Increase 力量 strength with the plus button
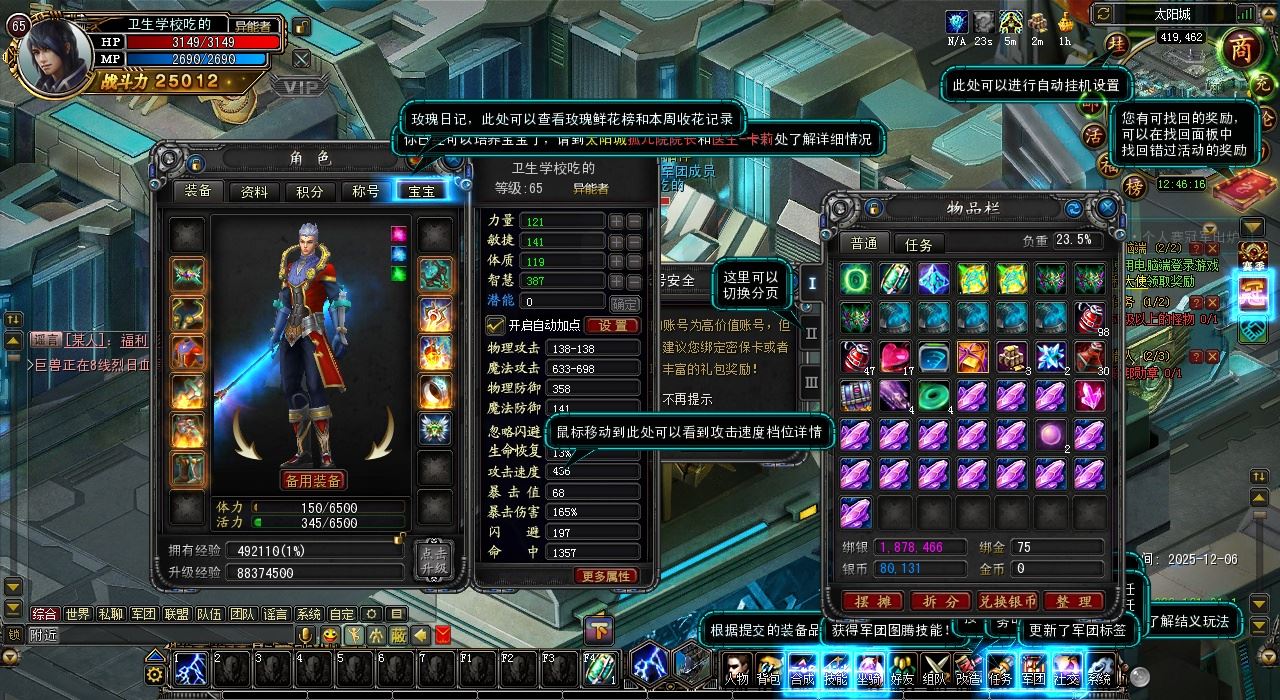 point(616,221)
